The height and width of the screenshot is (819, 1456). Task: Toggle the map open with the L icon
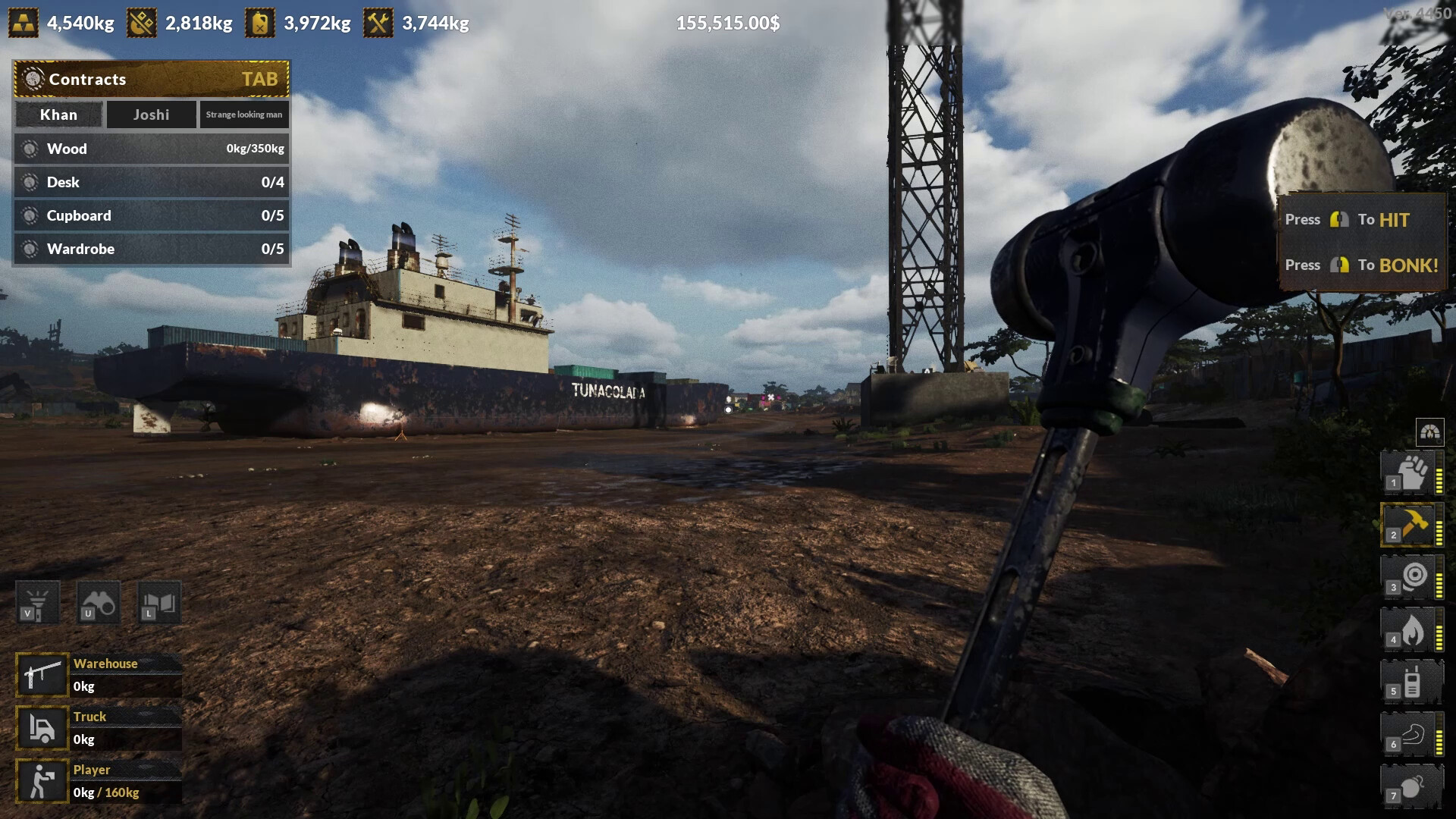pyautogui.click(x=158, y=603)
